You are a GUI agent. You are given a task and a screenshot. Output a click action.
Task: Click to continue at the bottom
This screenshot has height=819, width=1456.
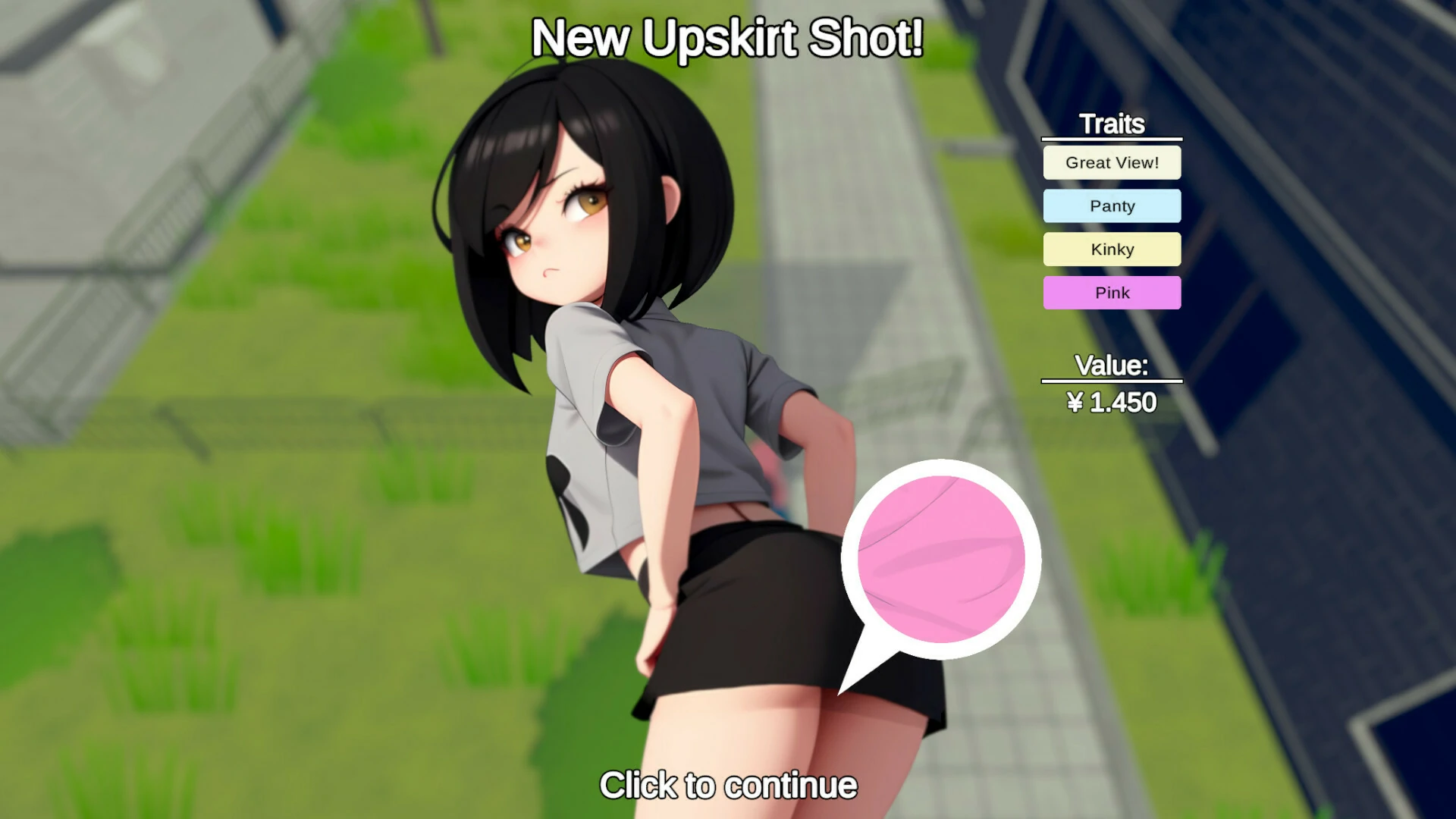tap(728, 786)
